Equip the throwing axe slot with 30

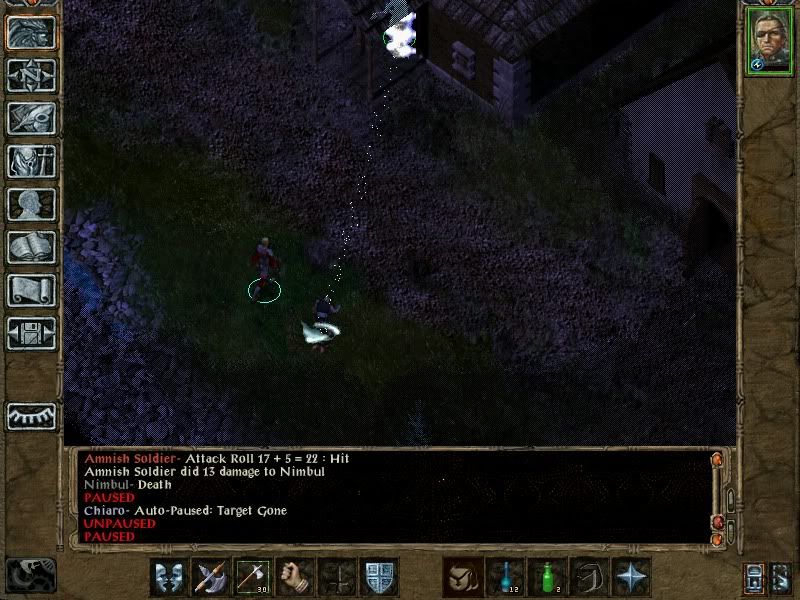click(252, 577)
